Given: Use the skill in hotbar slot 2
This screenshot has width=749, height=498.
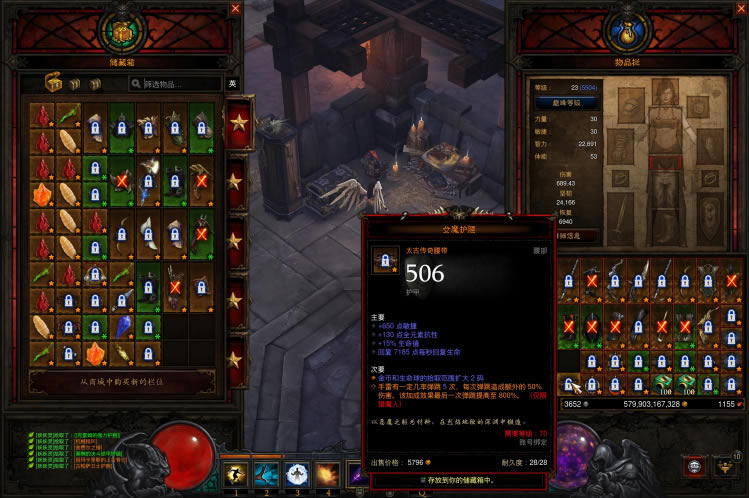Looking at the screenshot, I should coord(266,472).
